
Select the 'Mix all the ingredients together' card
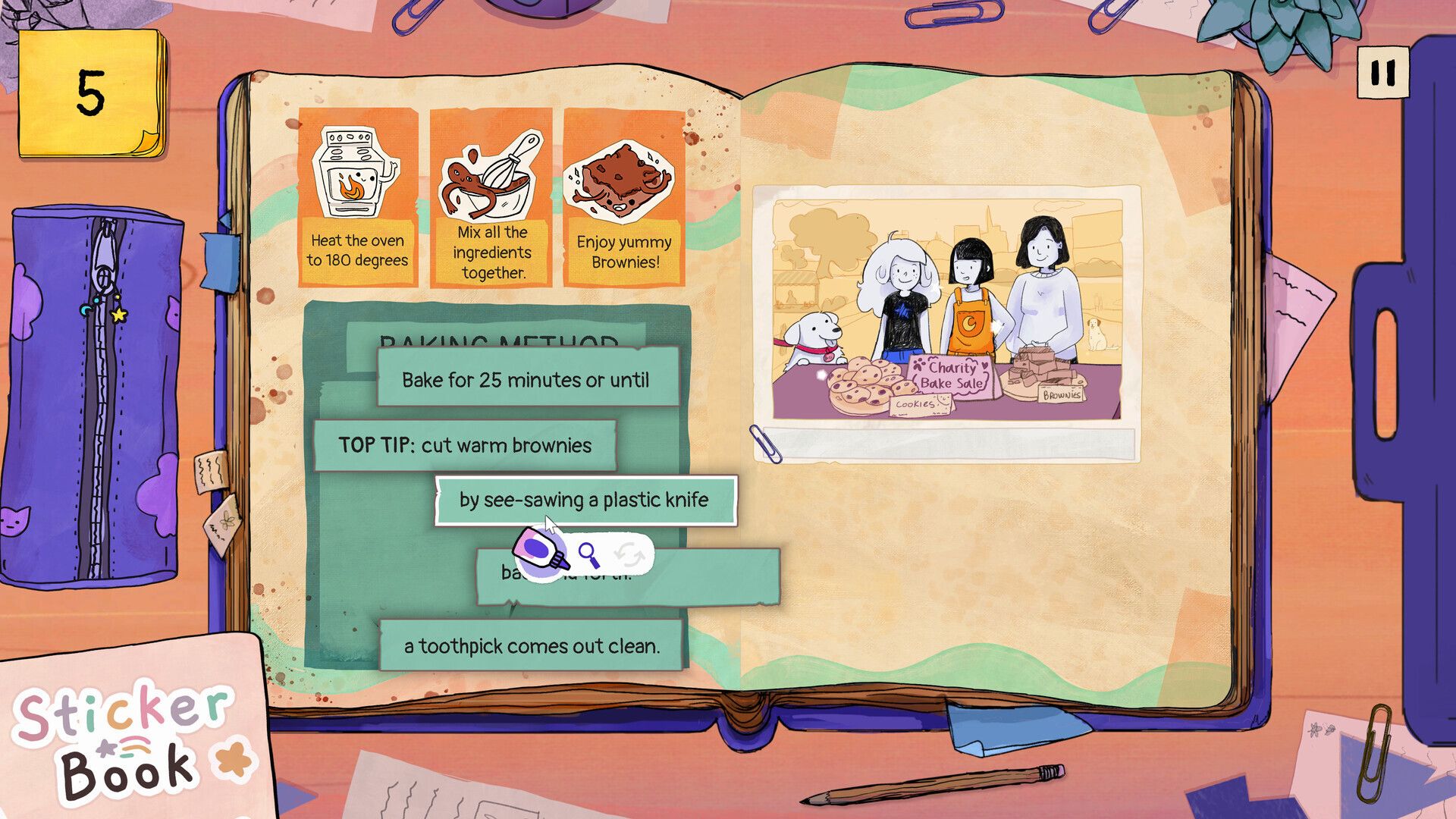point(491,197)
